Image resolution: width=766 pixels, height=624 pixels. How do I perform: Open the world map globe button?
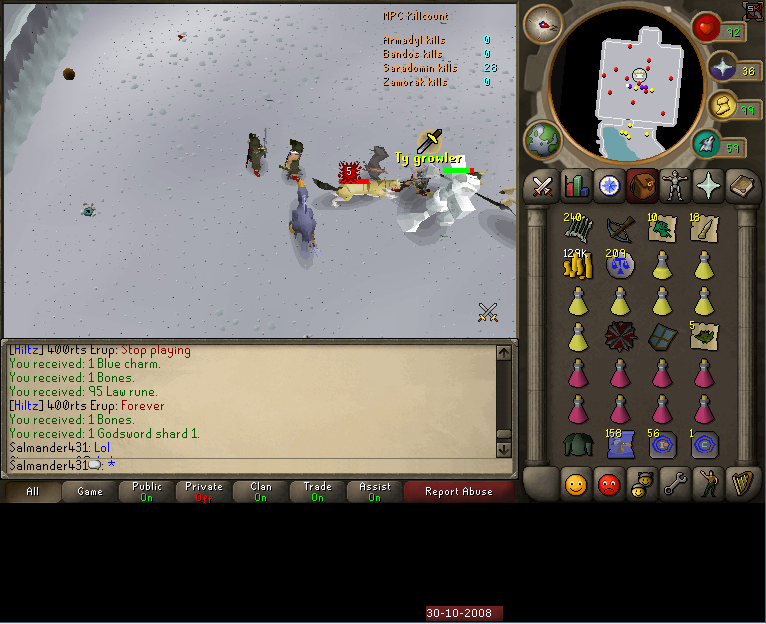click(544, 140)
